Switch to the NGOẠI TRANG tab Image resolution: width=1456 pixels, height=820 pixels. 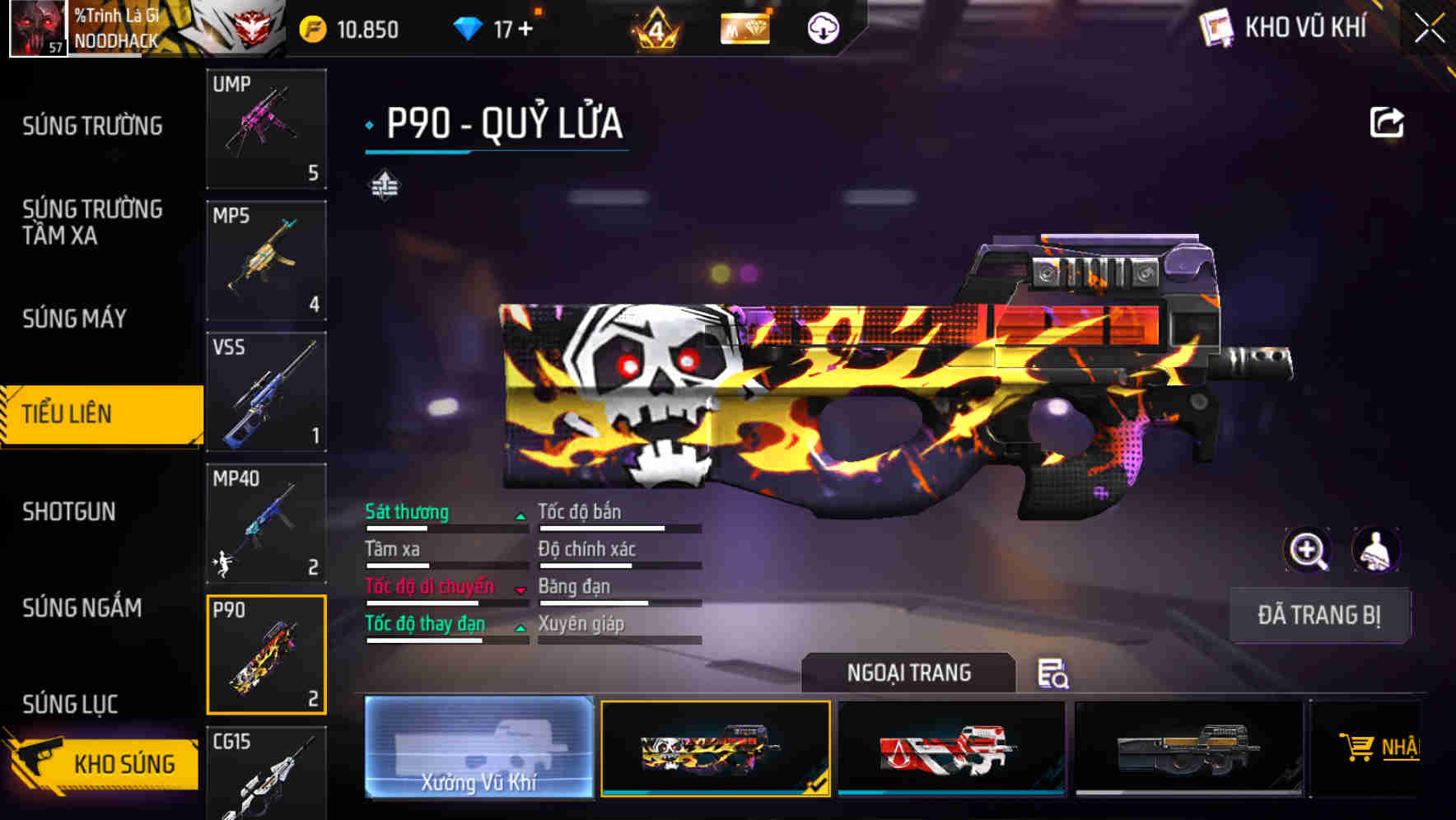tap(909, 672)
